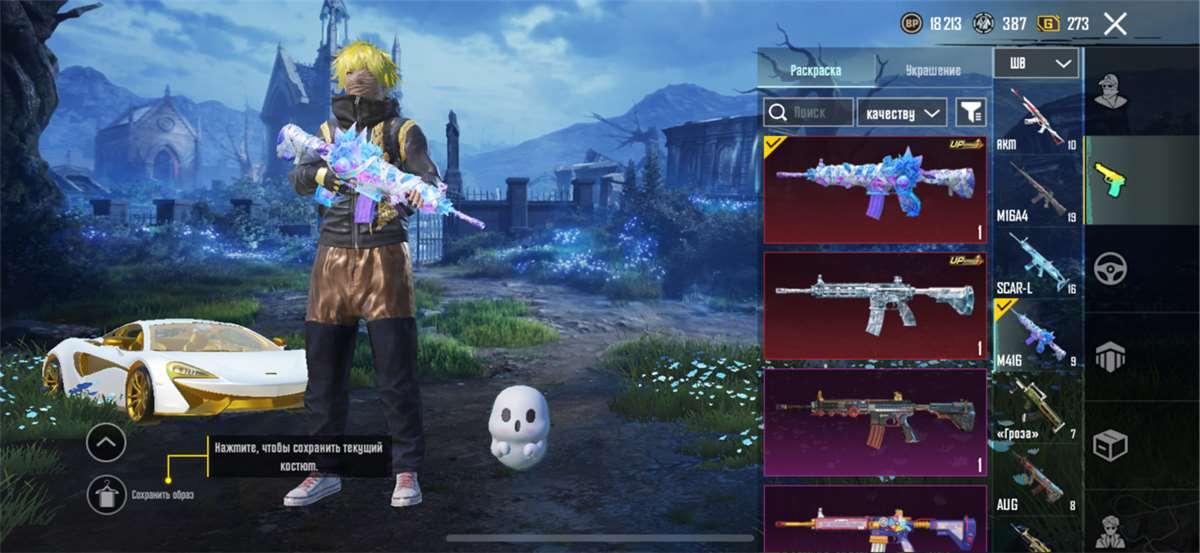Click the Сохранить образ hanger button
The width and height of the screenshot is (1200, 553).
[x=106, y=494]
